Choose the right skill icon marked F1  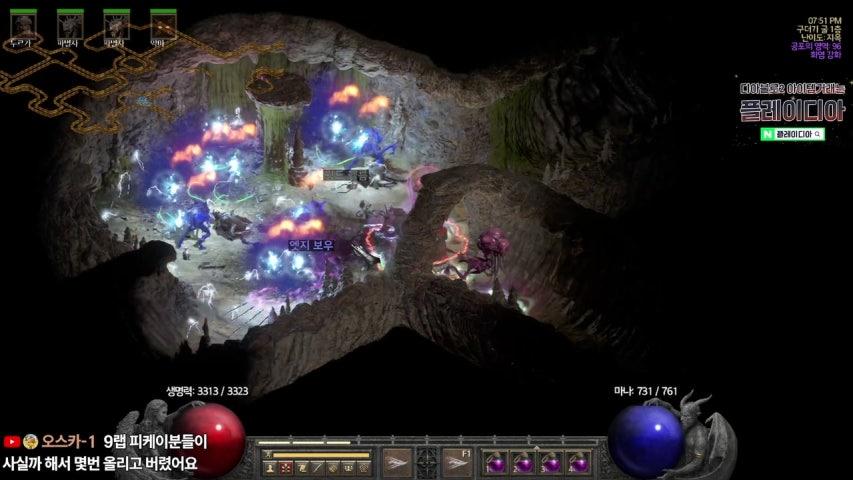[457, 461]
